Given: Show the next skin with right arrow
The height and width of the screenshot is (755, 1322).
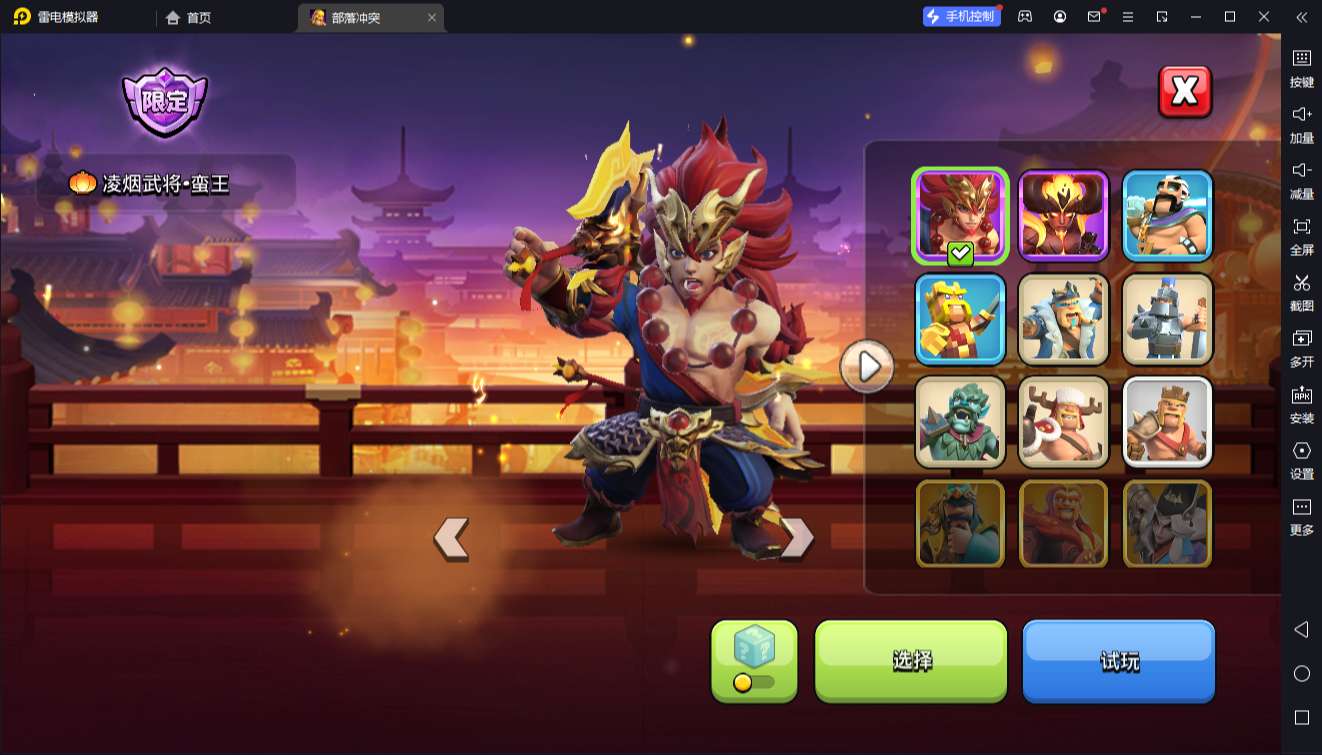Looking at the screenshot, I should [796, 538].
